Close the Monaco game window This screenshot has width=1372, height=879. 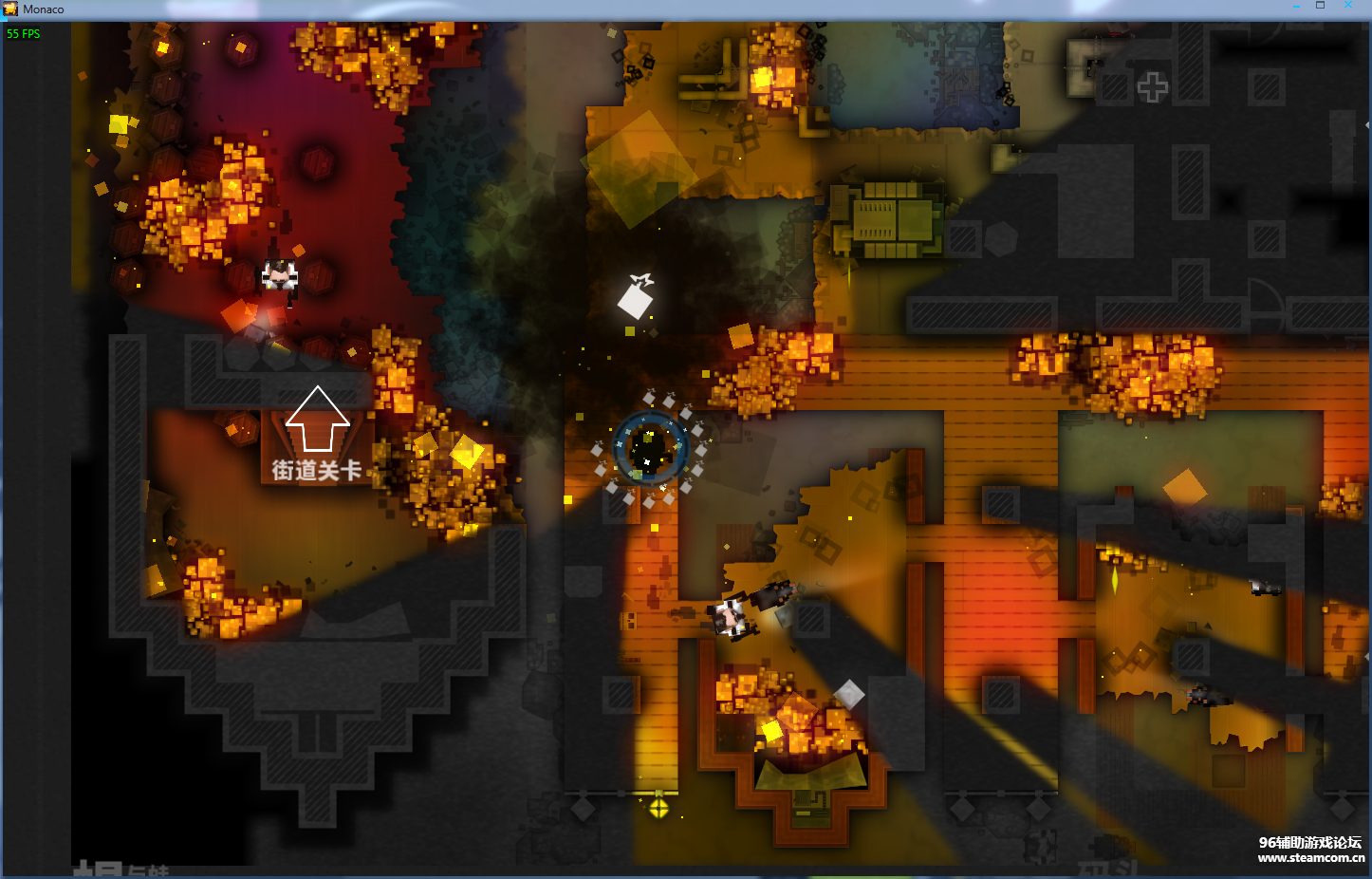[1347, 6]
